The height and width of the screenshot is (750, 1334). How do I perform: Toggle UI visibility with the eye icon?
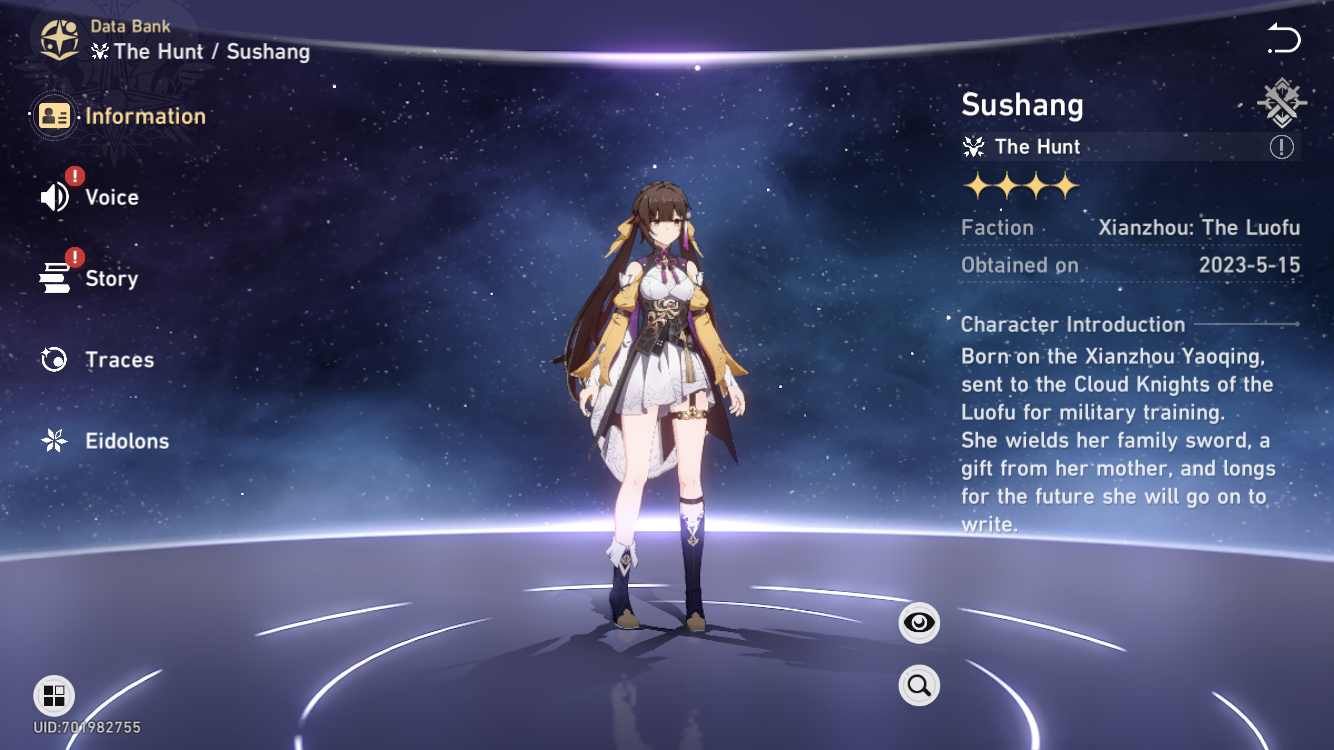pos(918,621)
